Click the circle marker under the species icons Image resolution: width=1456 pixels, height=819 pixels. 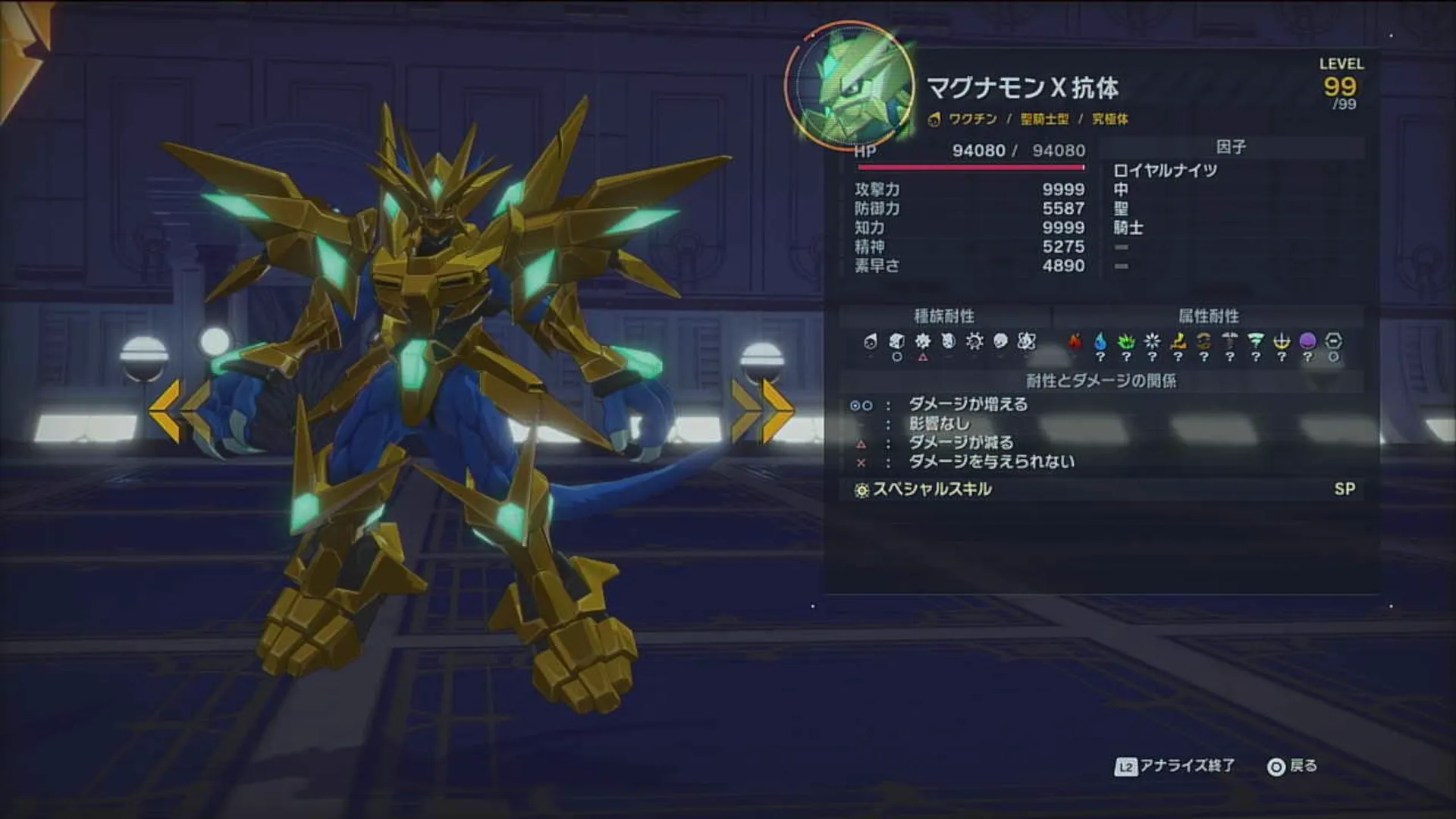(896, 357)
